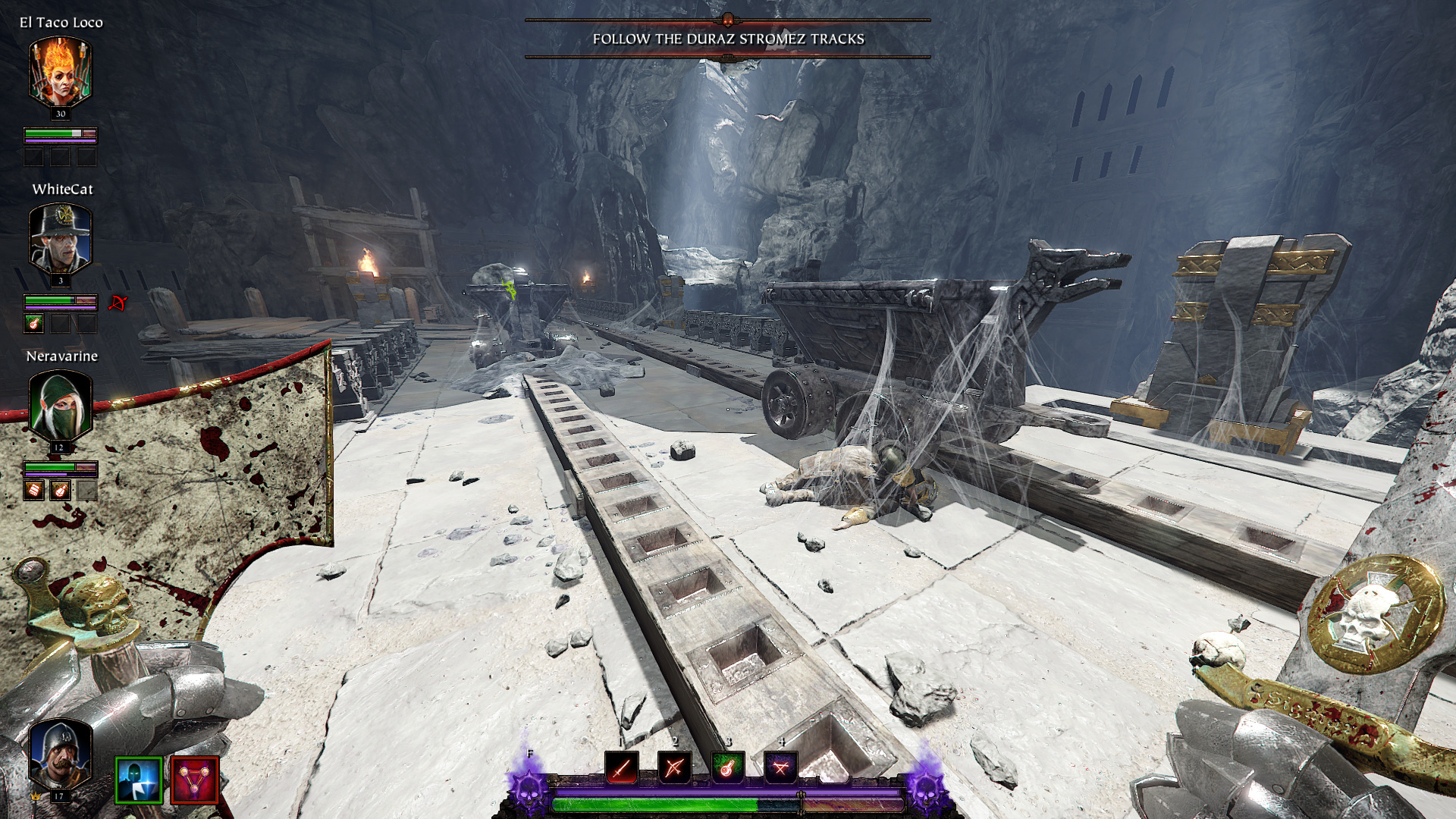Click Neravarine's bandage item slot
This screenshot has width=1456, height=819.
coord(33,491)
